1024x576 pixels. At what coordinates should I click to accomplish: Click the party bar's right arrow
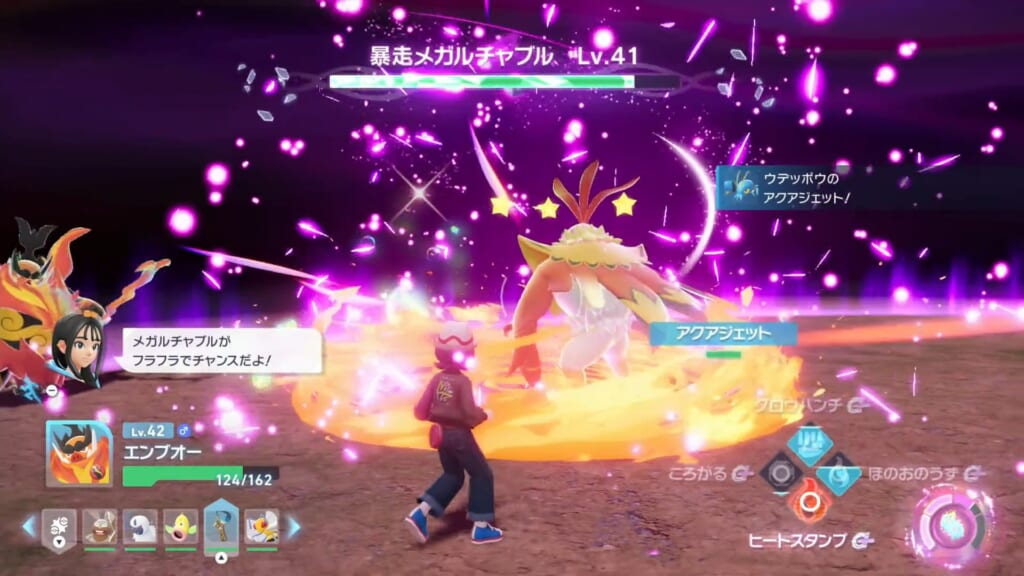point(294,526)
